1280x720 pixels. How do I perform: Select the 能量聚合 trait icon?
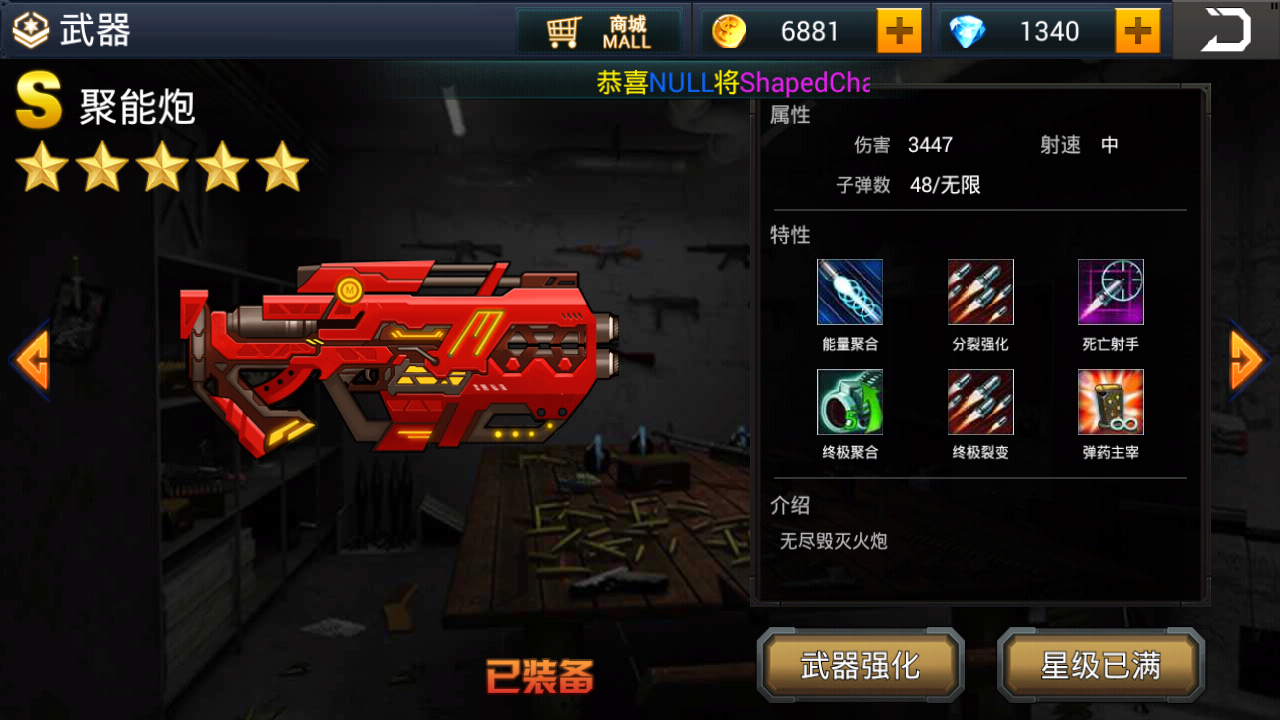[850, 292]
